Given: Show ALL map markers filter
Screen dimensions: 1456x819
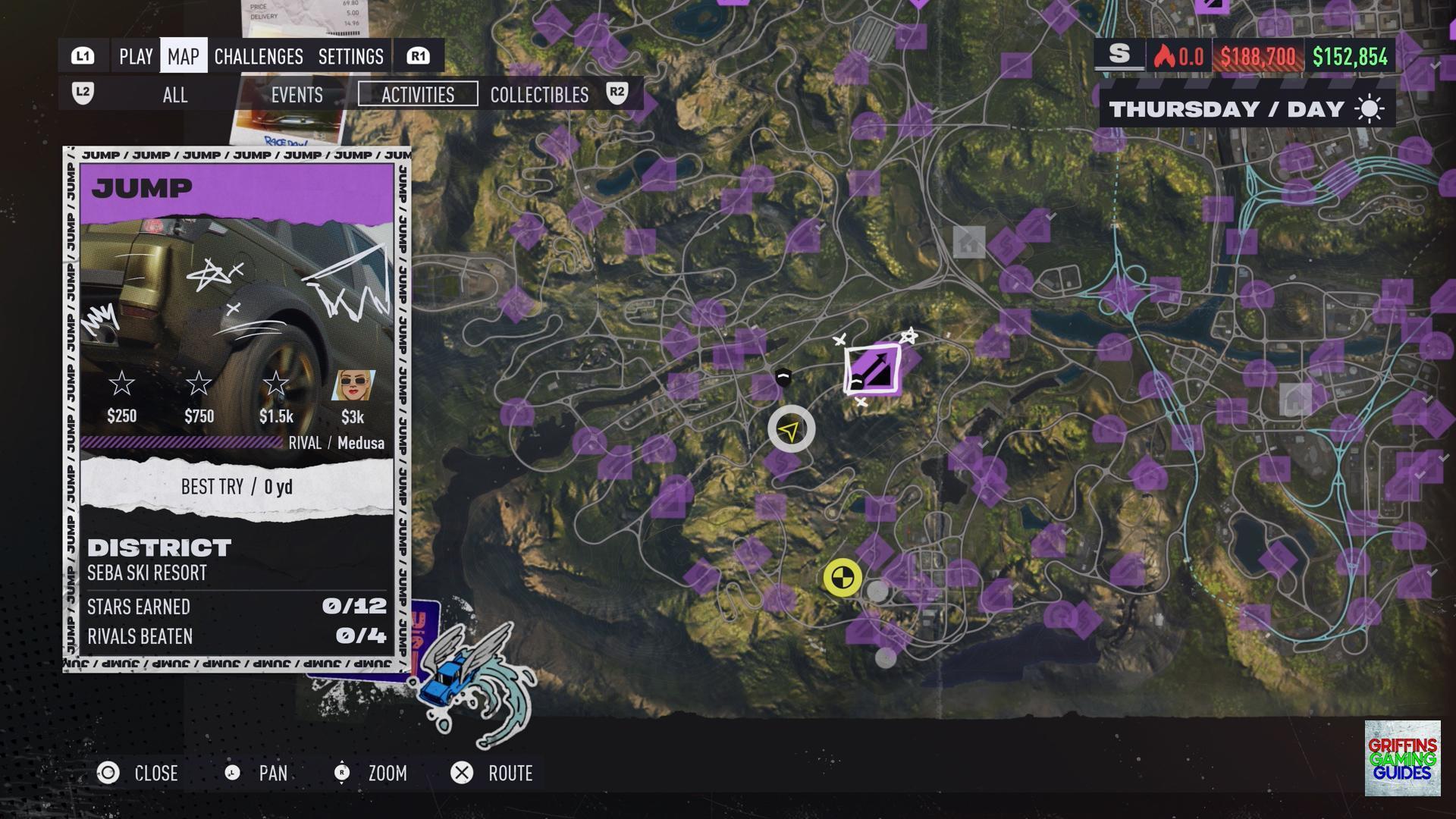Looking at the screenshot, I should (175, 95).
